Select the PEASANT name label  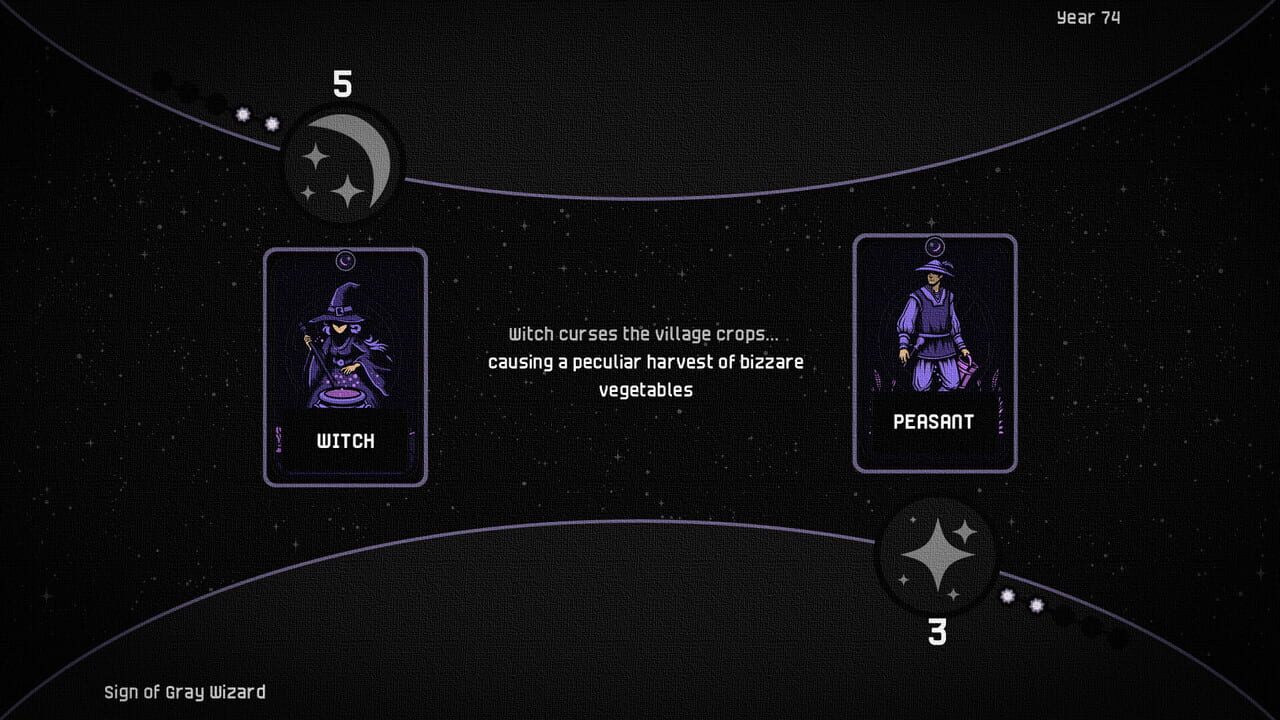[x=932, y=422]
